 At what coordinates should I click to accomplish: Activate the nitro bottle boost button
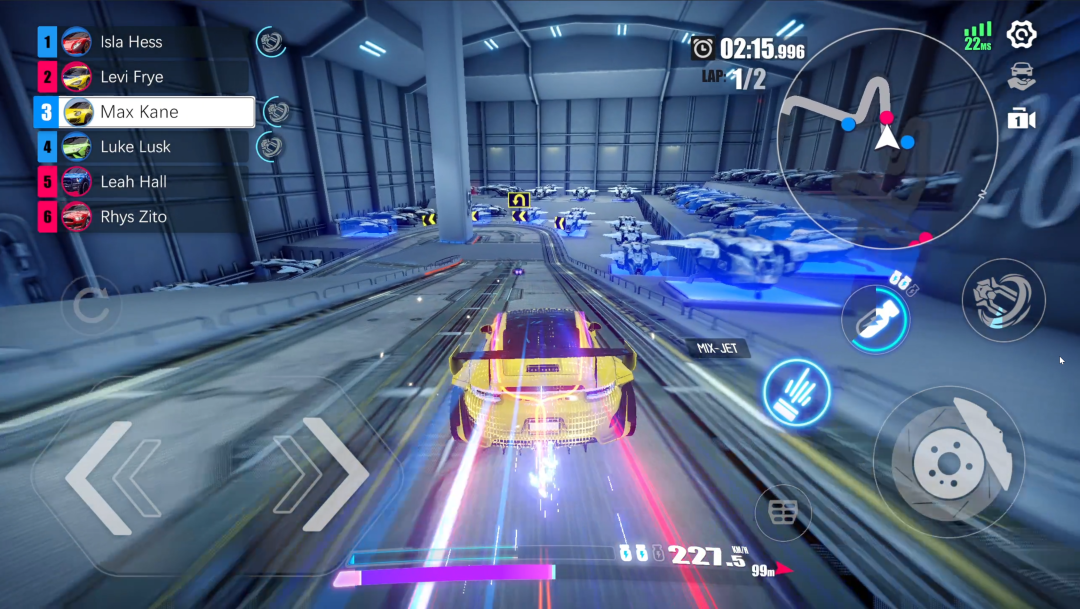875,318
